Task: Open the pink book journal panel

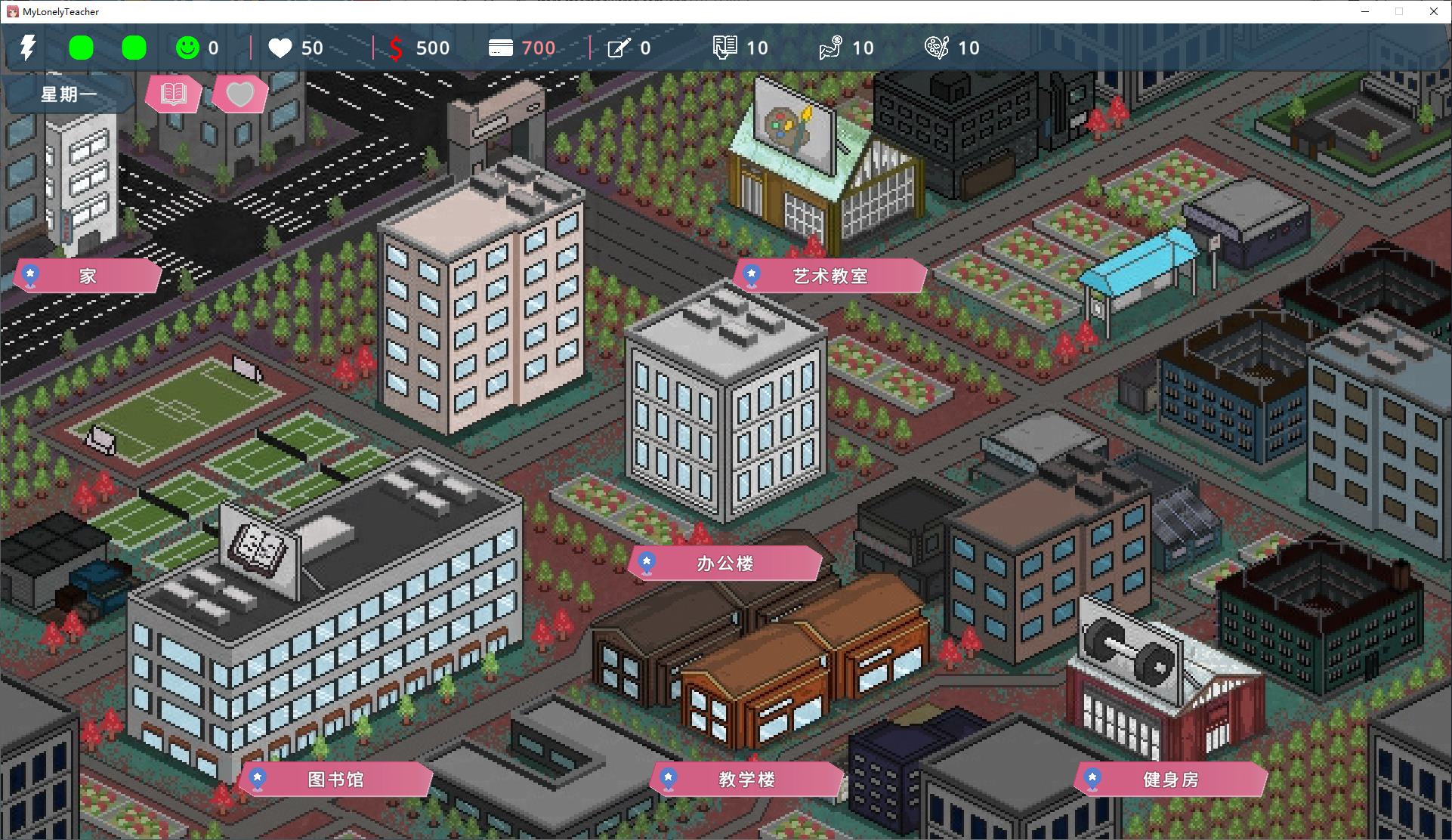Action: click(x=173, y=94)
